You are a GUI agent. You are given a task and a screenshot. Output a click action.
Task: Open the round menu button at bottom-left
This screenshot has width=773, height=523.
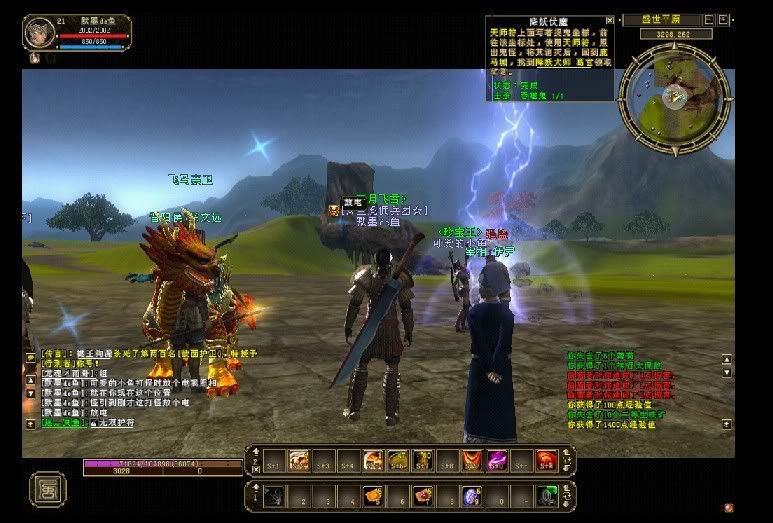(x=46, y=489)
